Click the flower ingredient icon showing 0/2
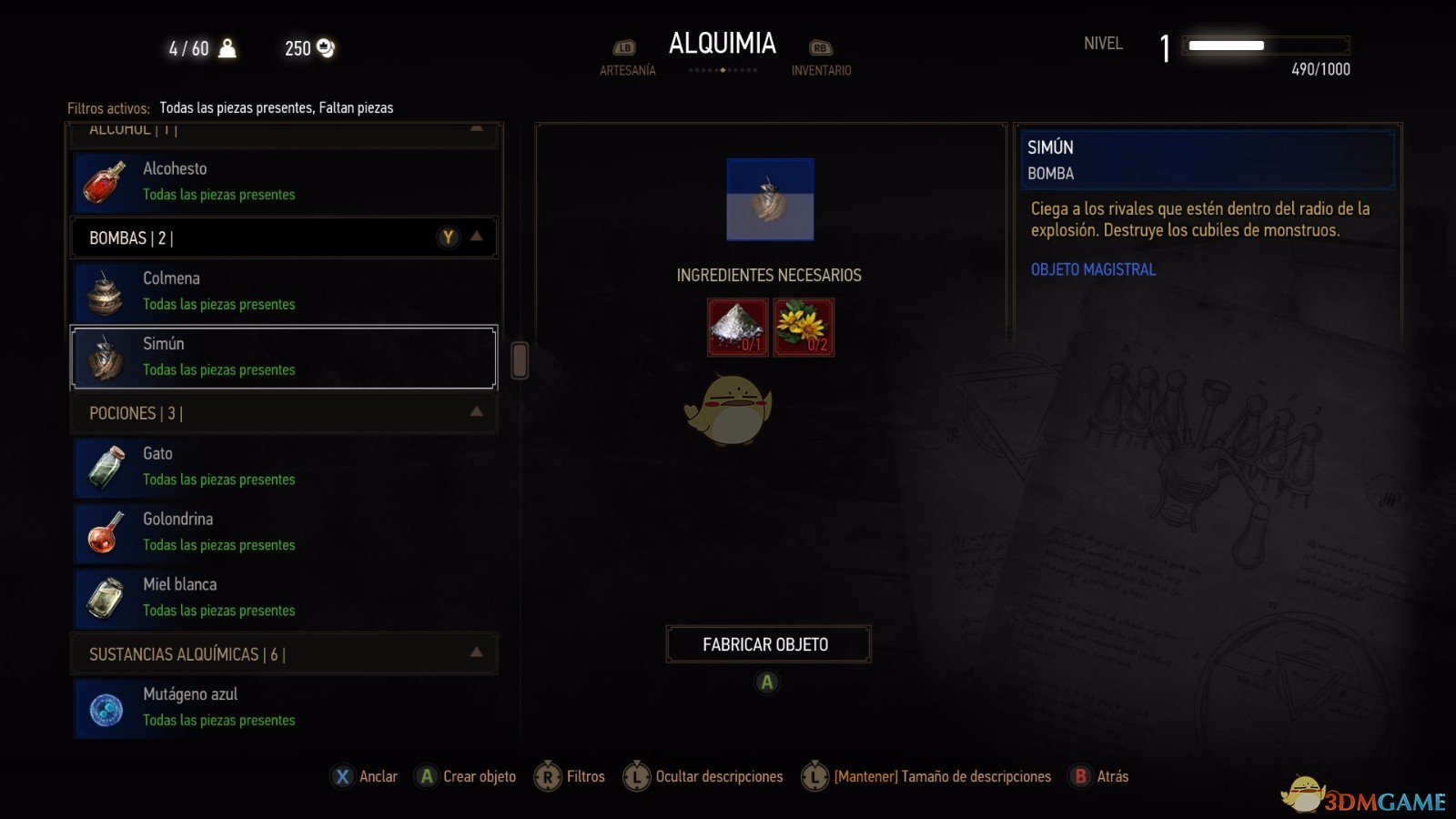Viewport: 1456px width, 819px height. pyautogui.click(x=804, y=327)
